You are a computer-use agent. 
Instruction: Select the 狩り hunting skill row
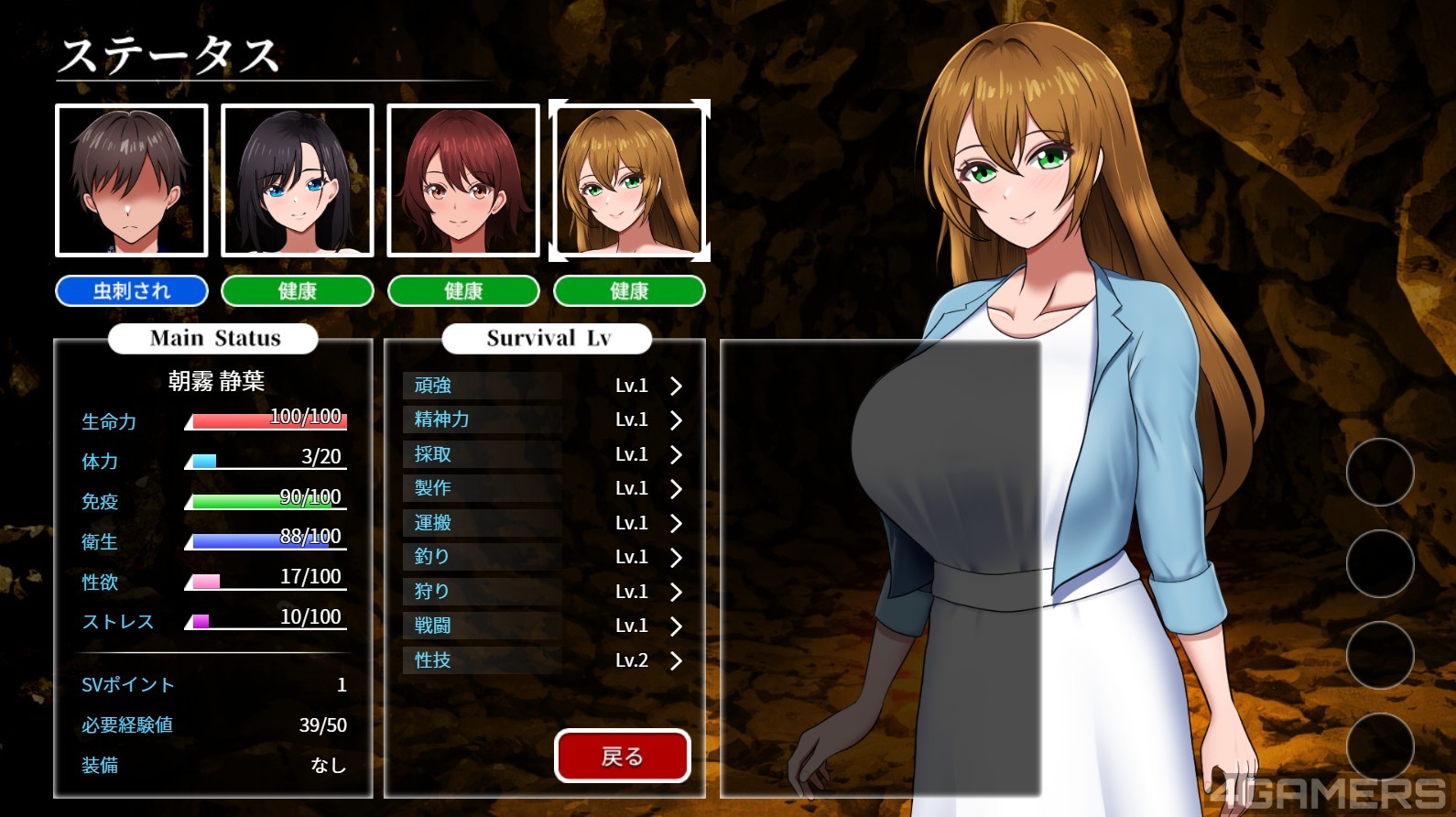(545, 592)
